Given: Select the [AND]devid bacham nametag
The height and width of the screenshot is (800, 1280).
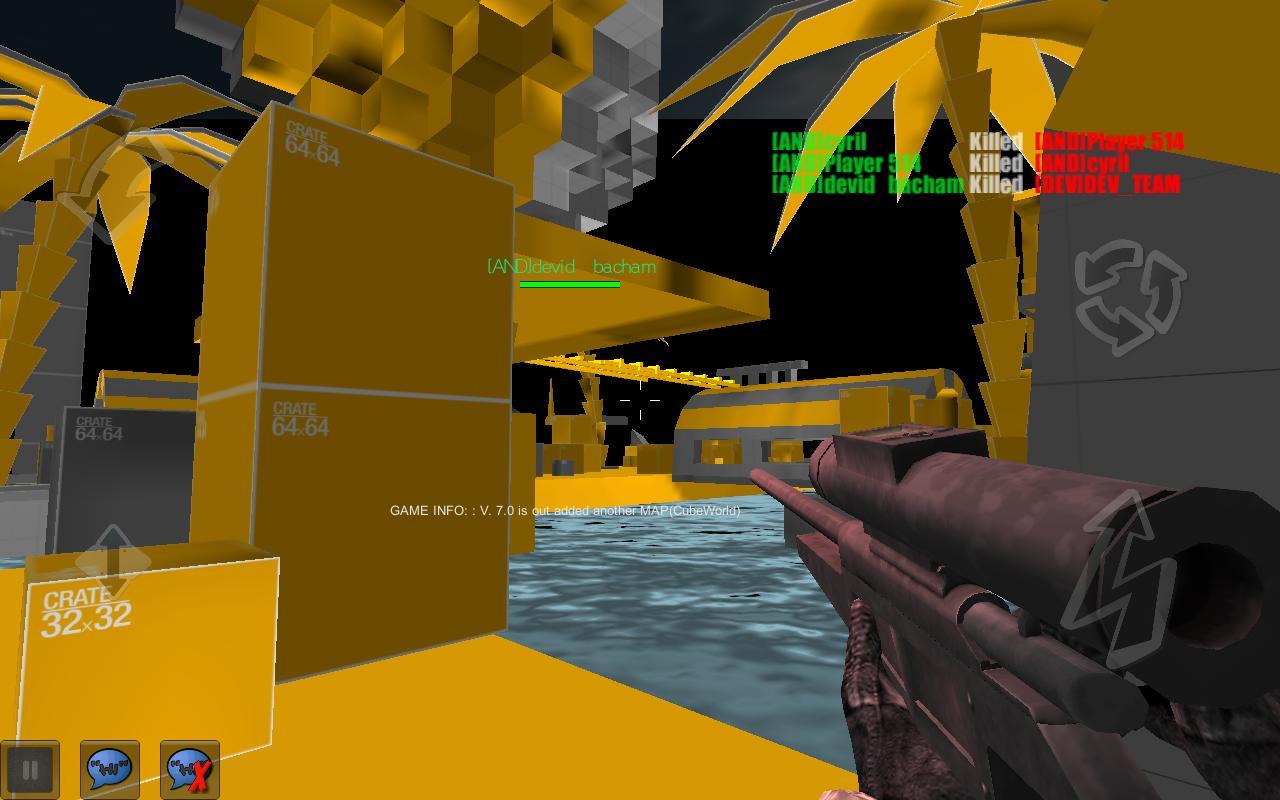Looking at the screenshot, I should click(571, 266).
